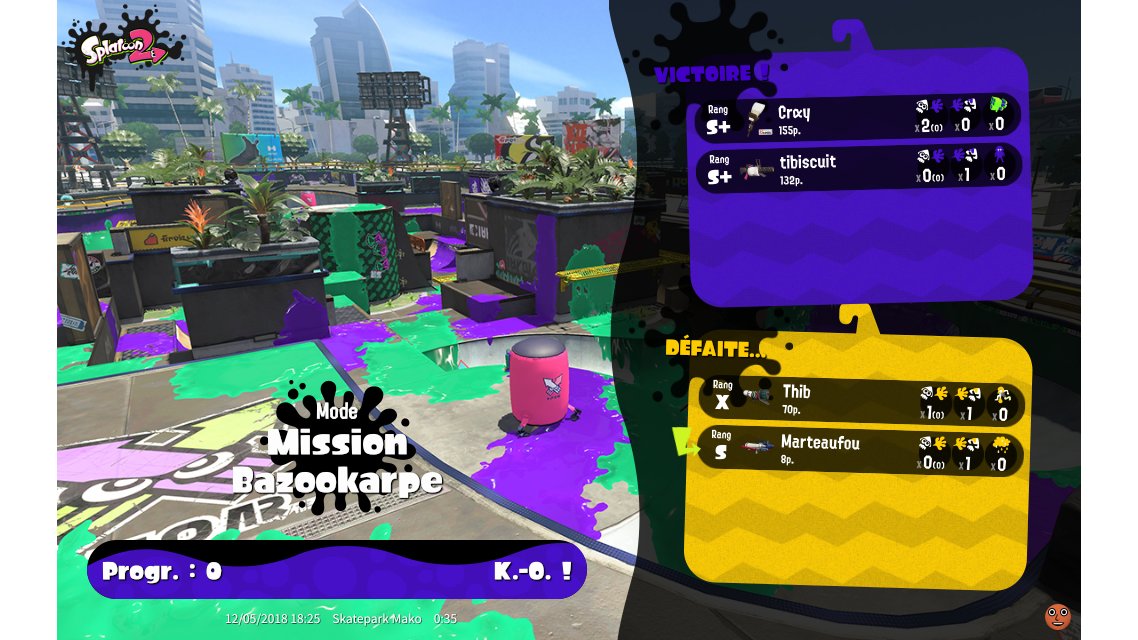Click the orange face avatar icon
Image resolution: width=1138 pixels, height=640 pixels.
pyautogui.click(x=1057, y=616)
